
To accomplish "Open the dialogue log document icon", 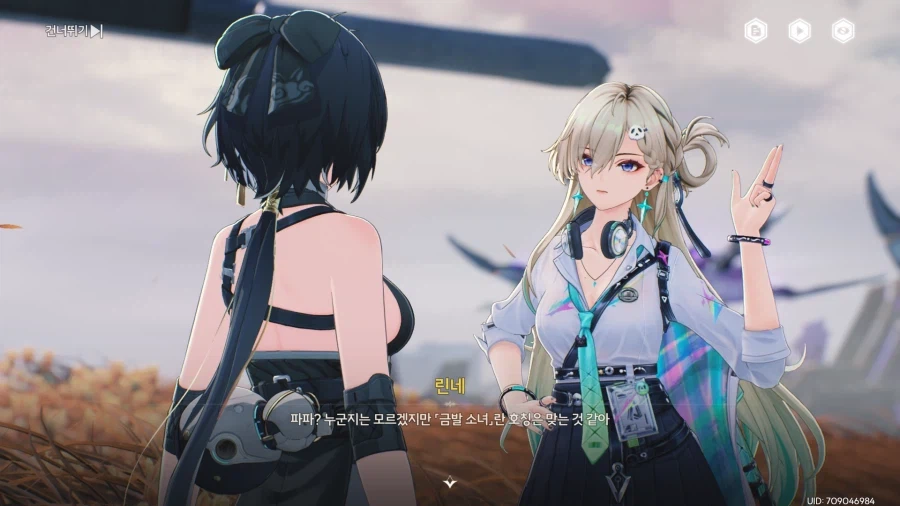I will point(756,31).
